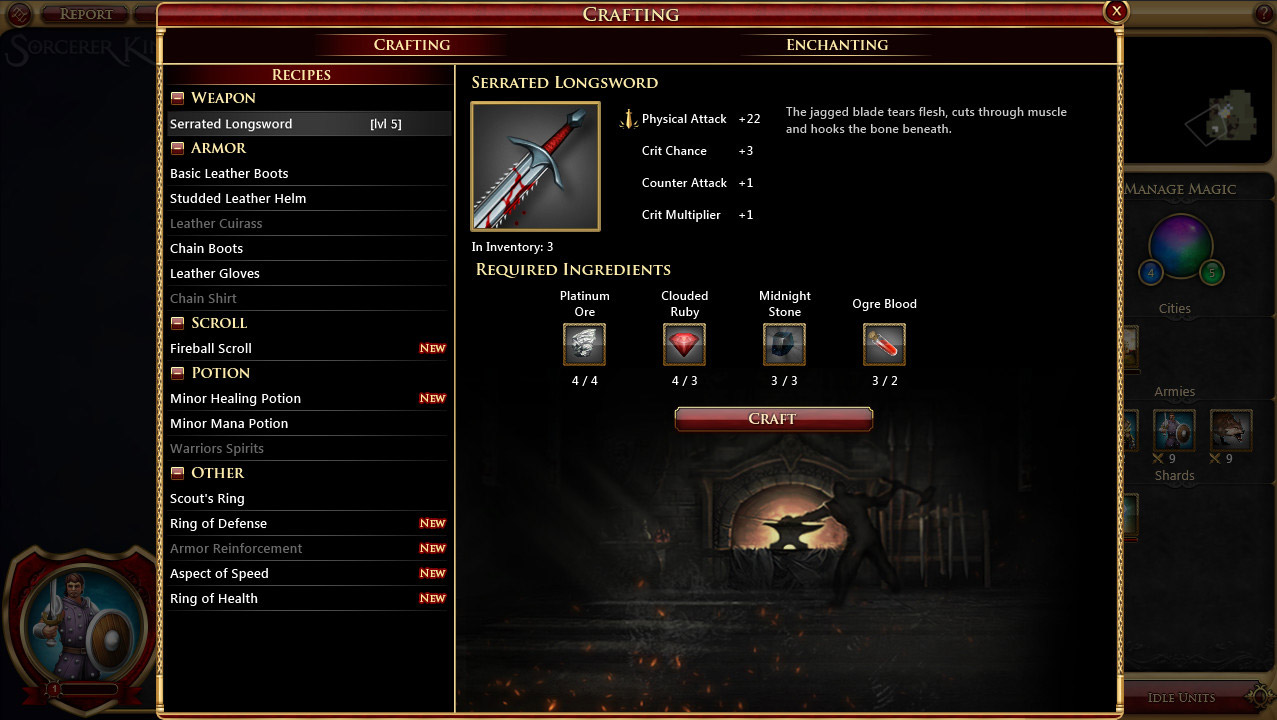This screenshot has width=1277, height=720.
Task: Select the Minor Mana Potion recipe
Action: [229, 424]
